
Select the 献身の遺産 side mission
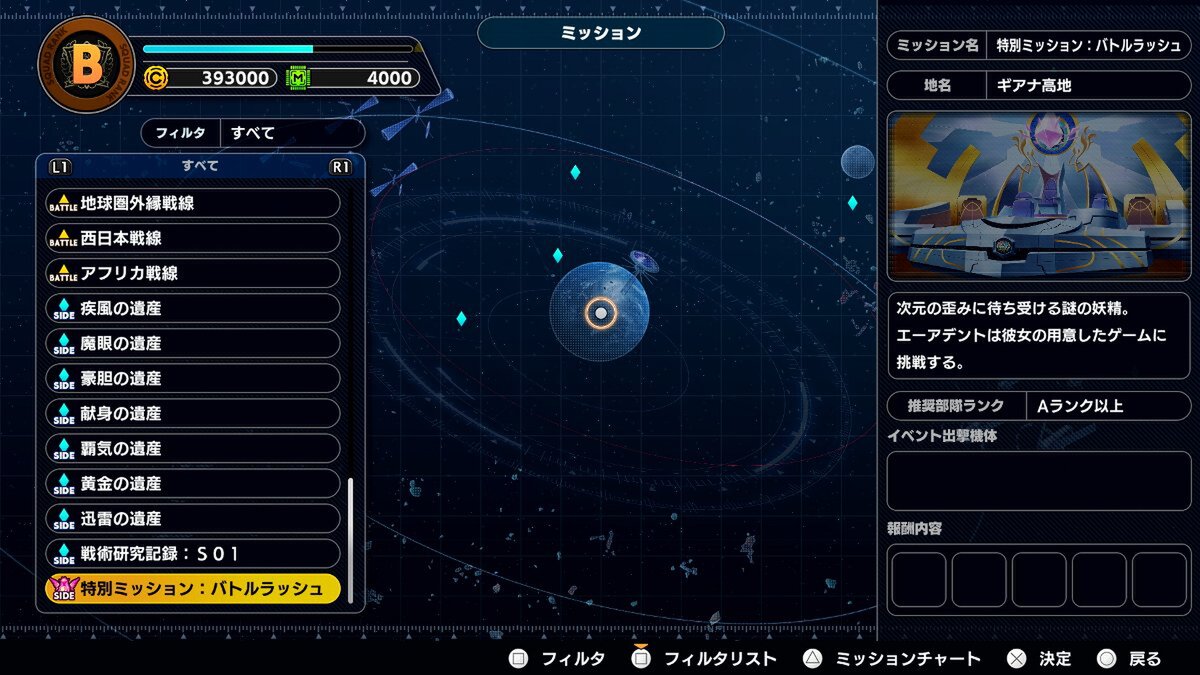click(193, 413)
